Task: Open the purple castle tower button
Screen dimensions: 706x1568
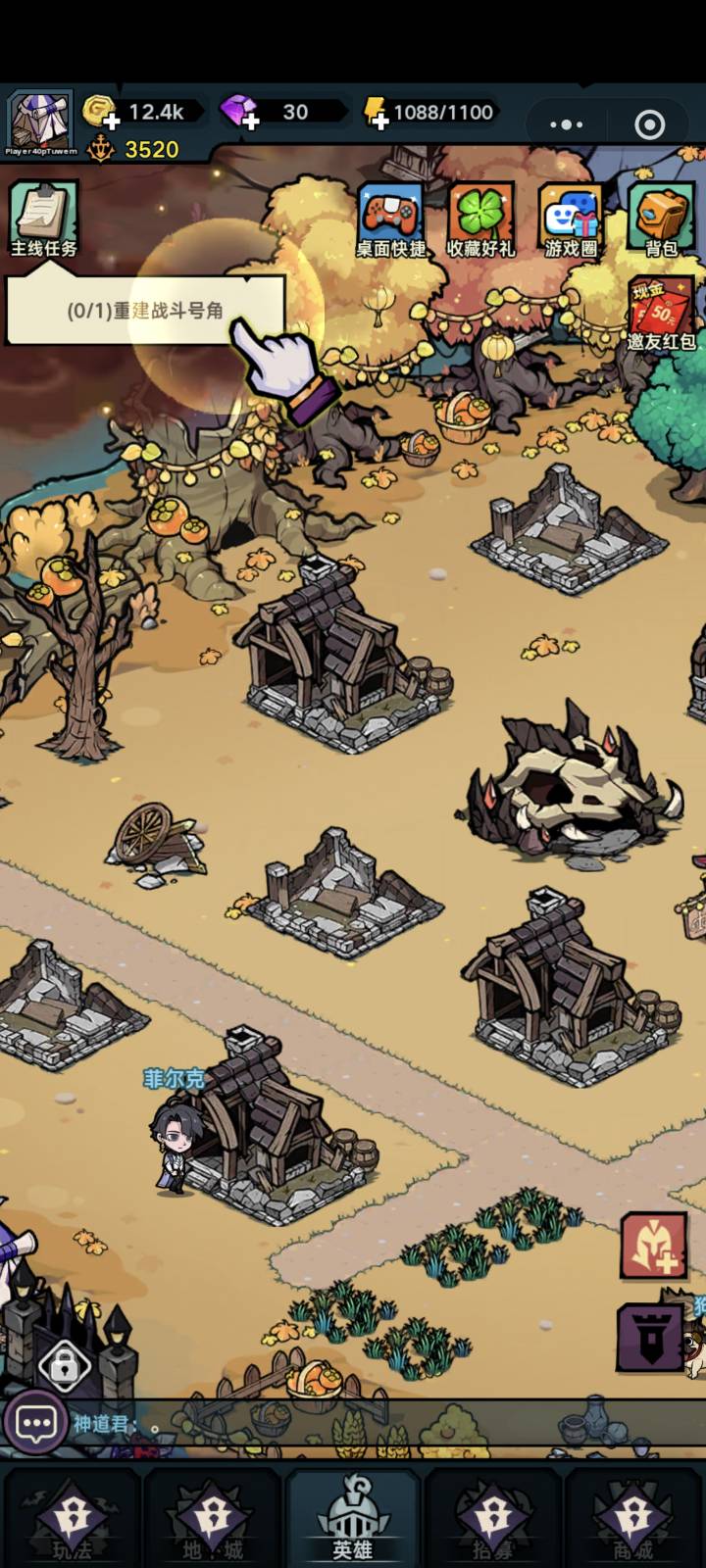Action: pyautogui.click(x=649, y=1337)
